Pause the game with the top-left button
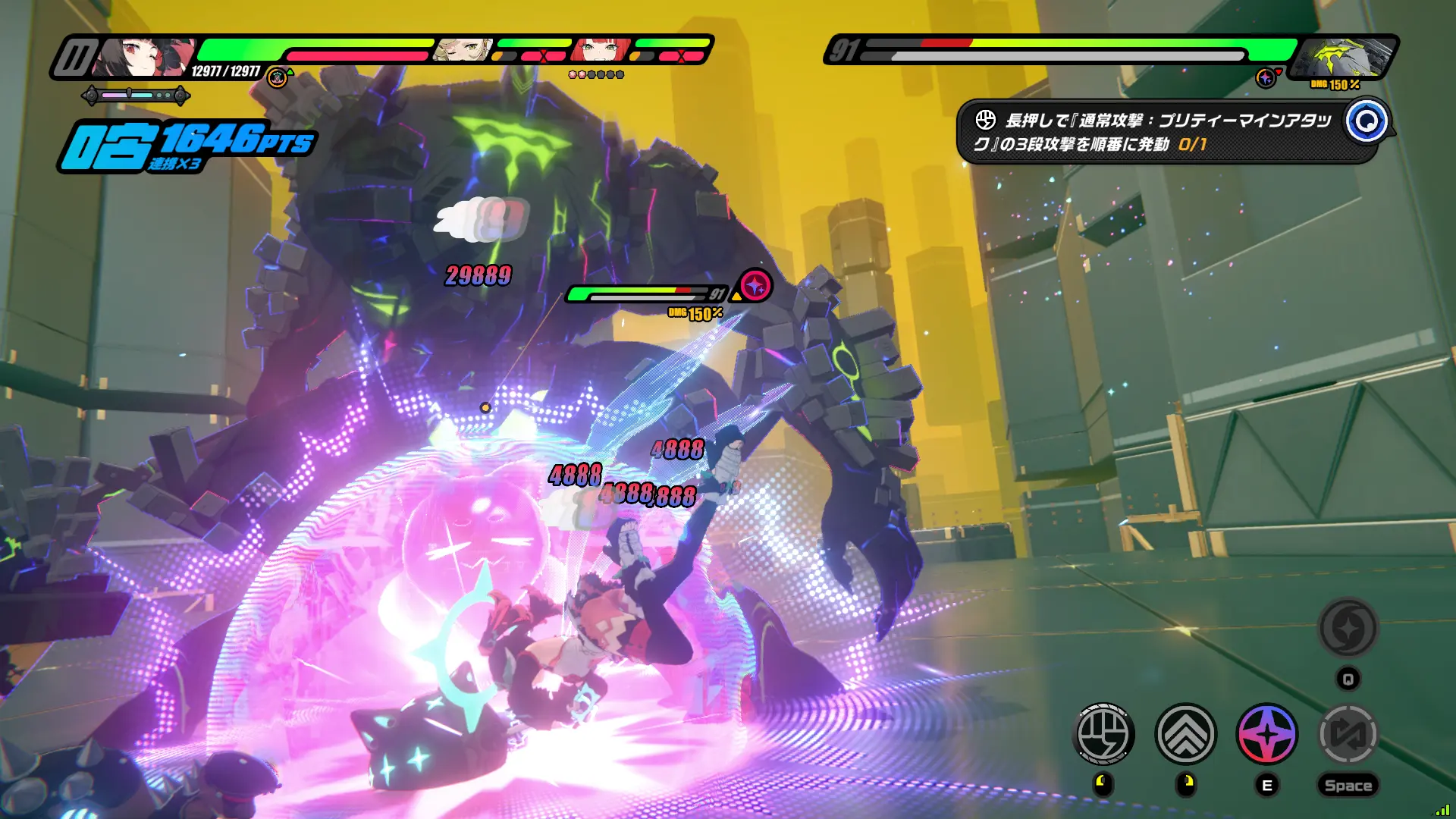1456x819 pixels. click(75, 58)
